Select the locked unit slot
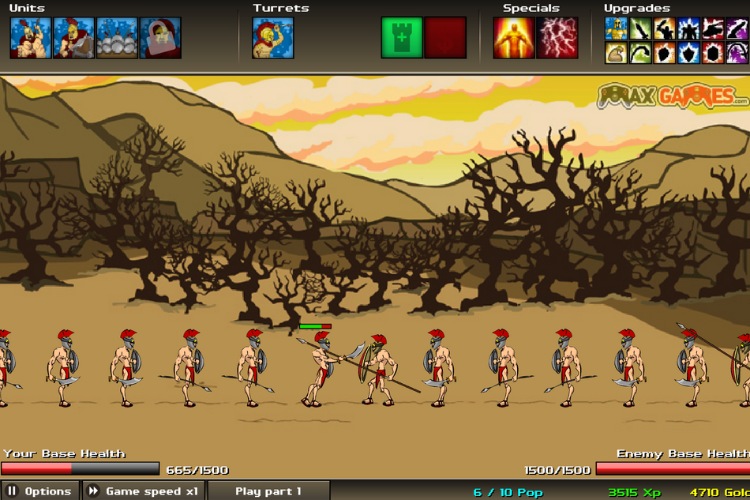 click(160, 38)
